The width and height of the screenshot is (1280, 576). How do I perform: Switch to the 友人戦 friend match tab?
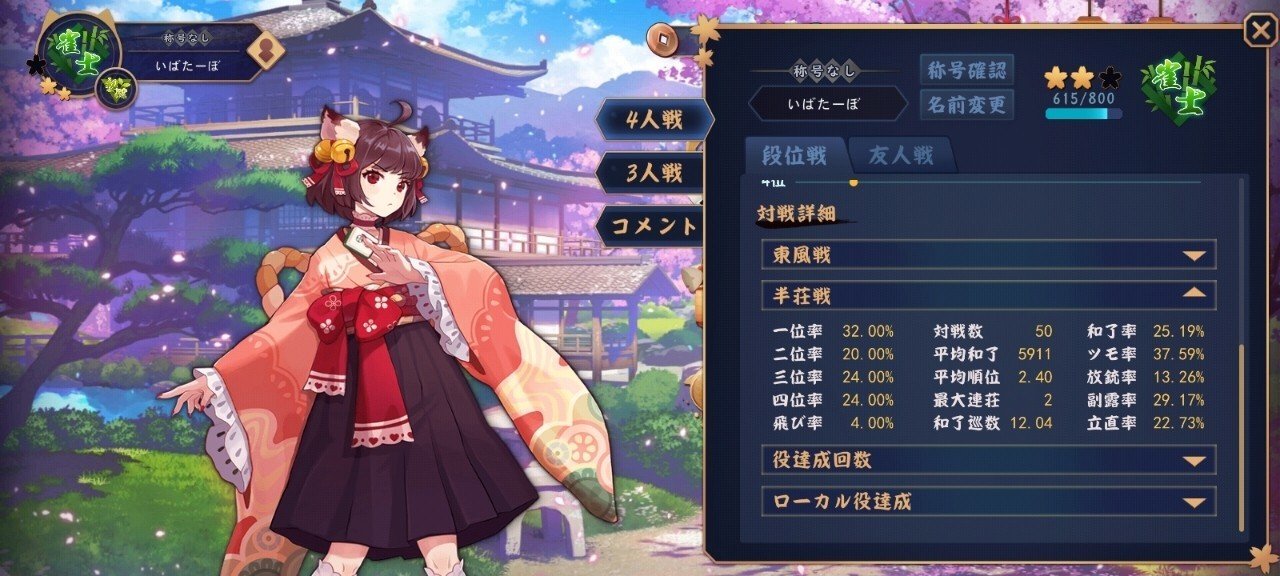point(900,155)
